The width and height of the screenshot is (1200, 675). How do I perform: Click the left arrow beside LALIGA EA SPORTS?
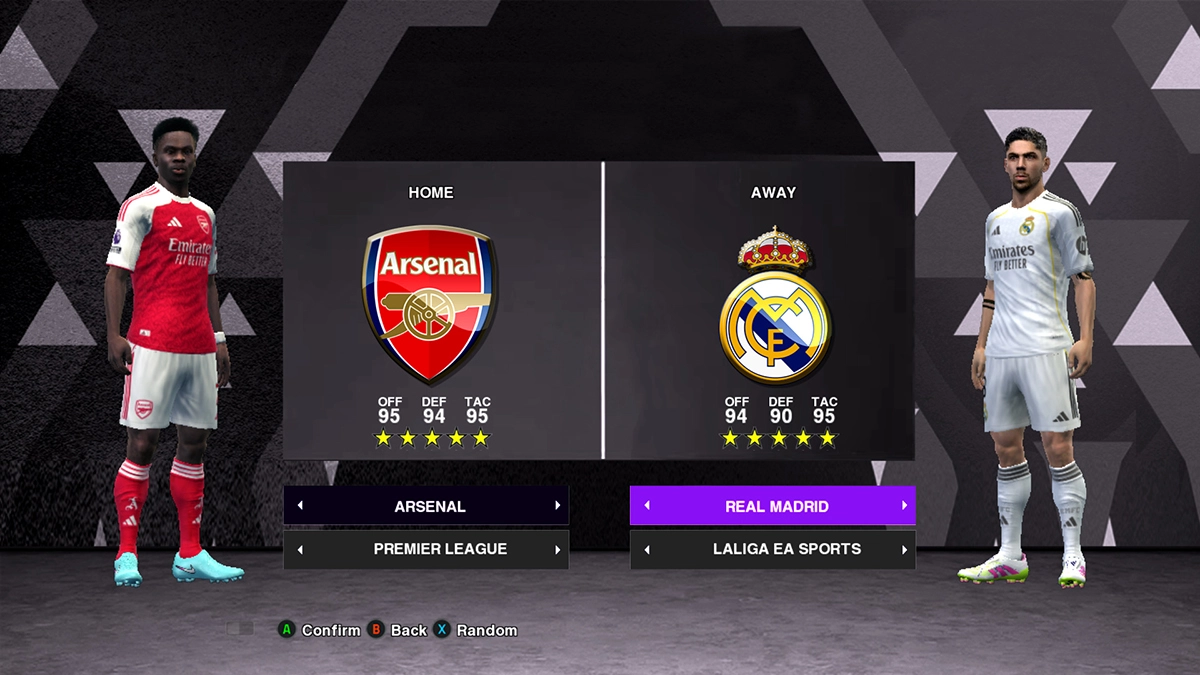(647, 550)
